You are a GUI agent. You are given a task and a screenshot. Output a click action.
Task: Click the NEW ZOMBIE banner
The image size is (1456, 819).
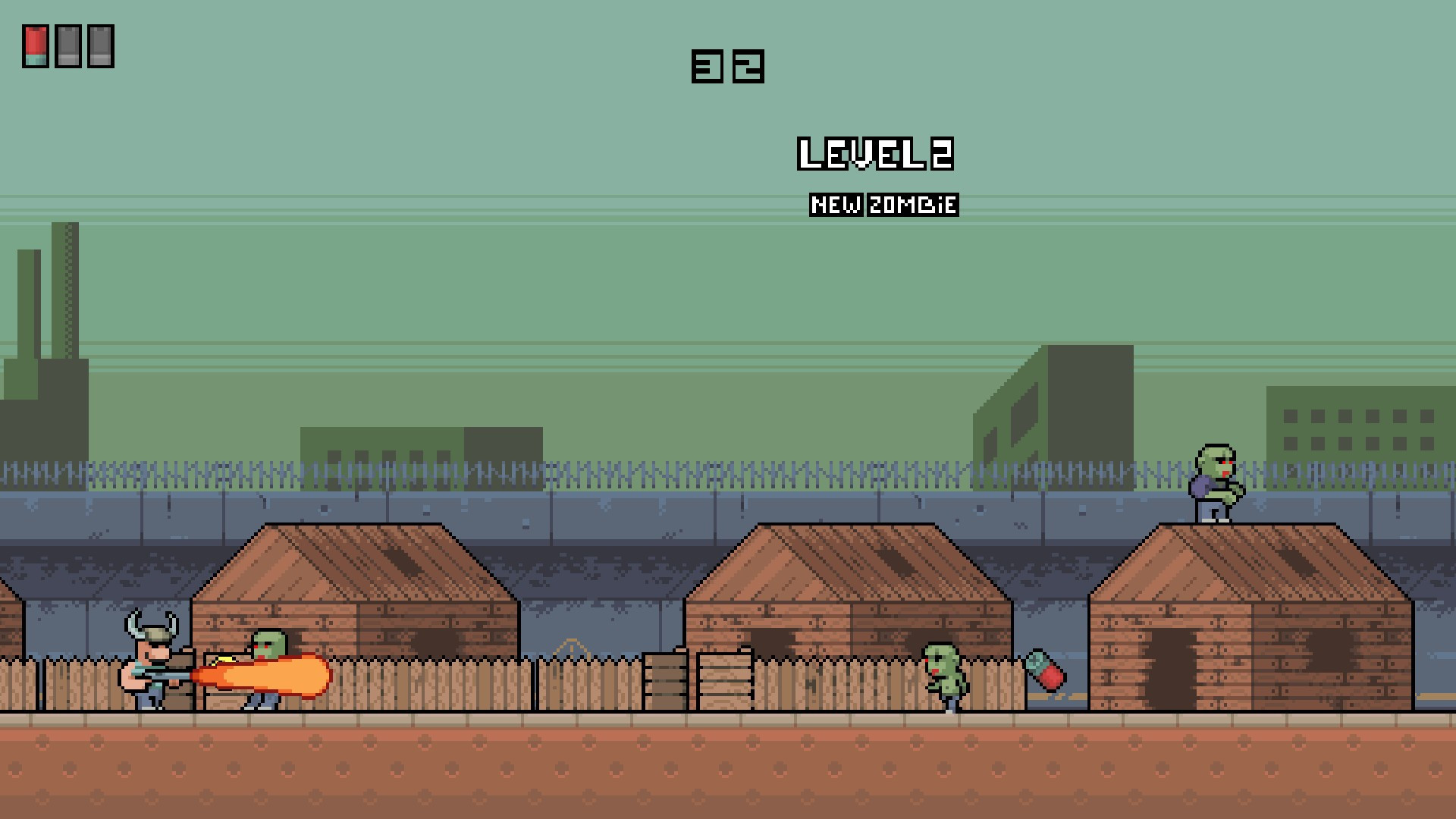[x=883, y=203]
